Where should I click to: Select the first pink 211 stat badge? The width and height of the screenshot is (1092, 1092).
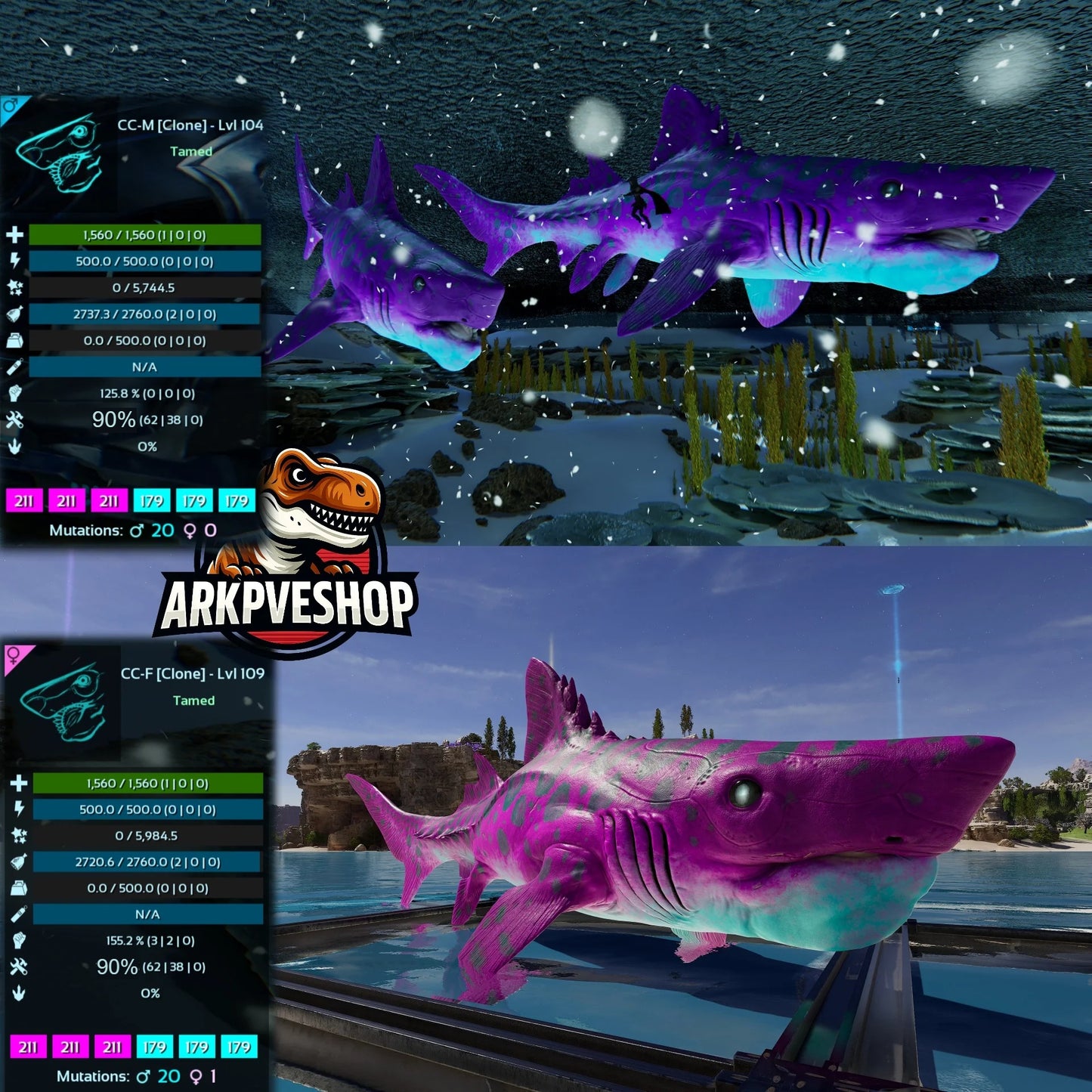26,500
